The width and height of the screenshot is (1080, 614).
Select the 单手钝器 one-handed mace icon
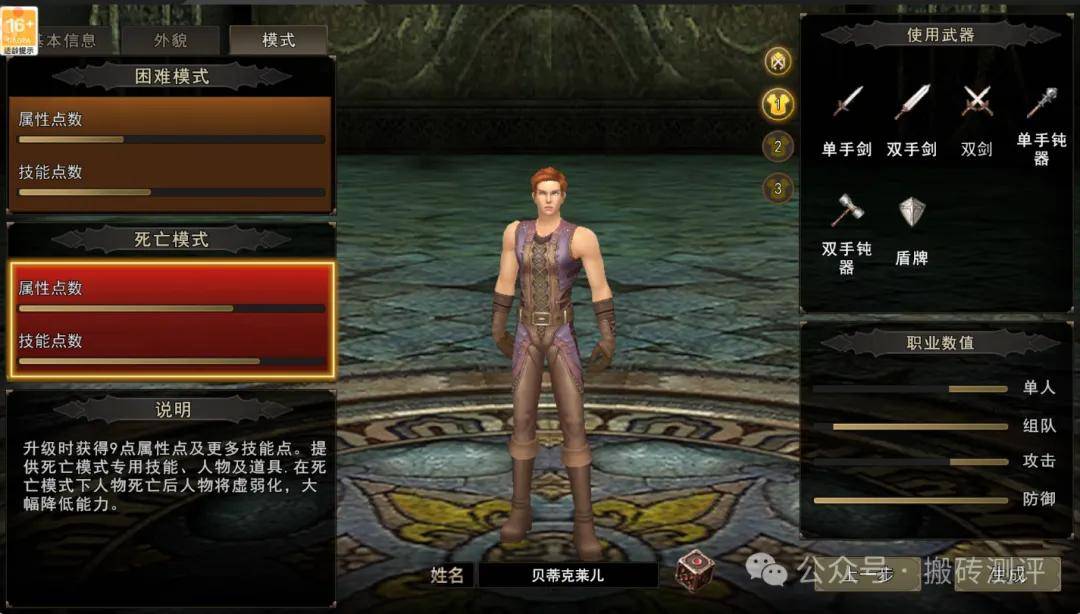point(1041,102)
